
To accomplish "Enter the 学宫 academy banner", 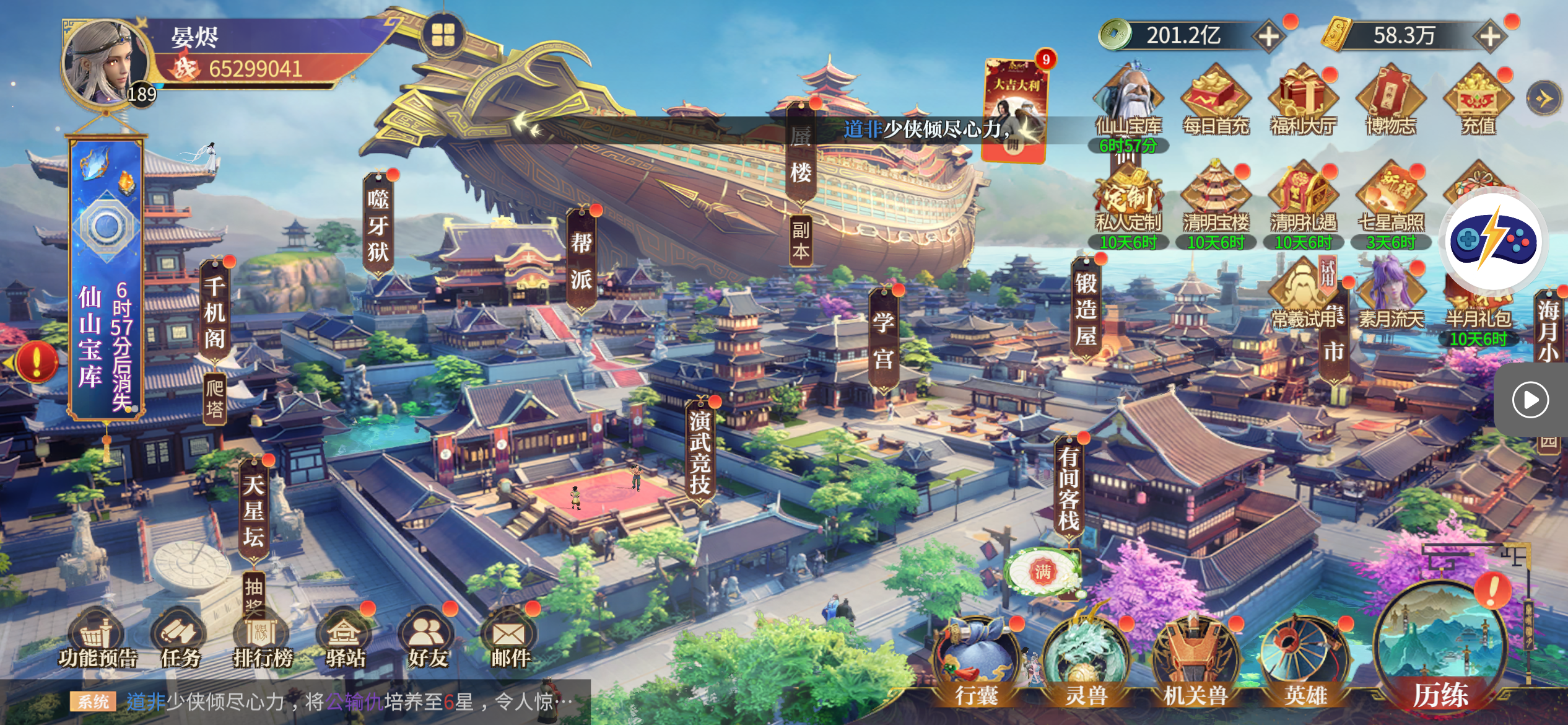I will (884, 340).
